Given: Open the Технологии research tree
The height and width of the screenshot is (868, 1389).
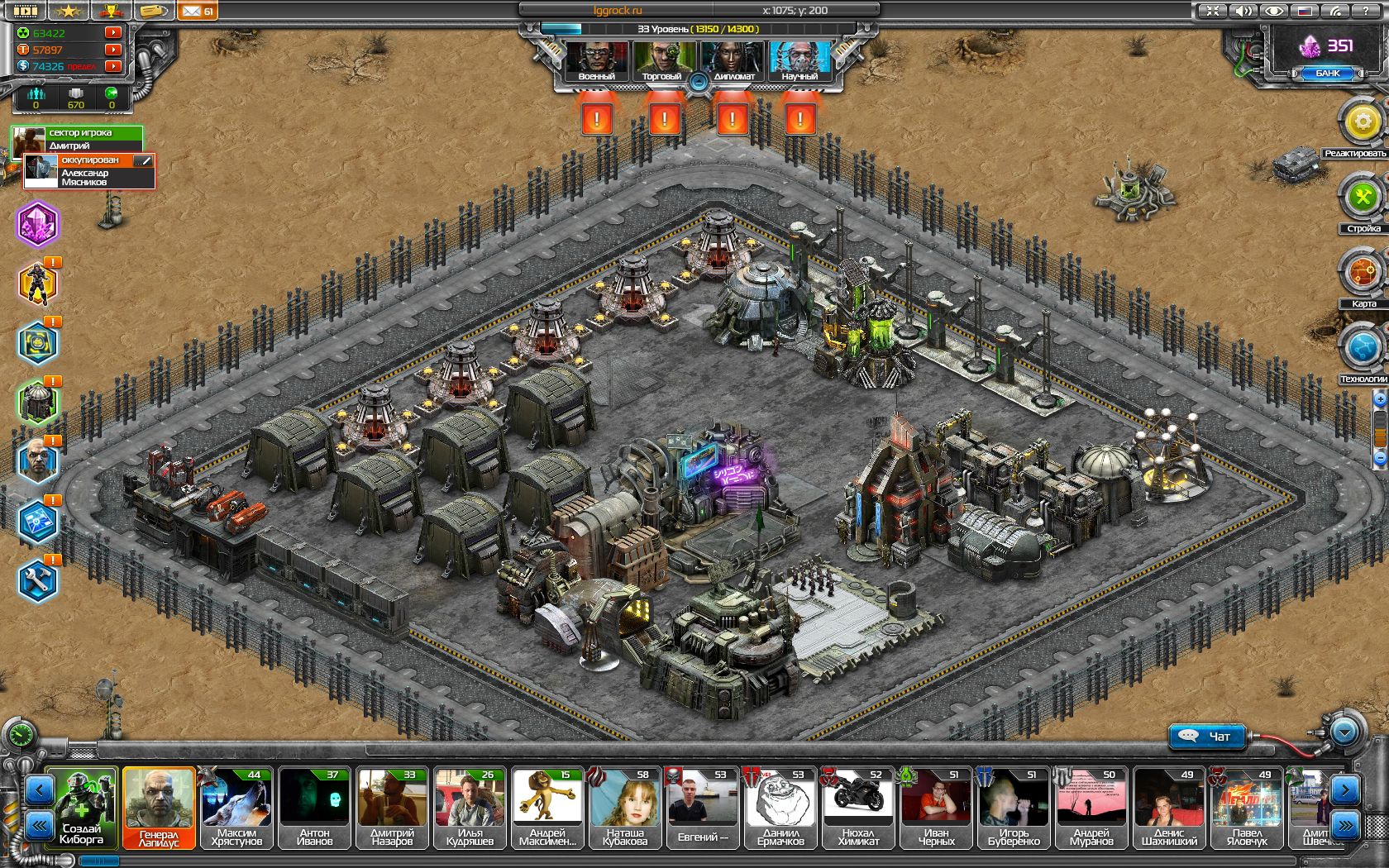Looking at the screenshot, I should pyautogui.click(x=1362, y=348).
